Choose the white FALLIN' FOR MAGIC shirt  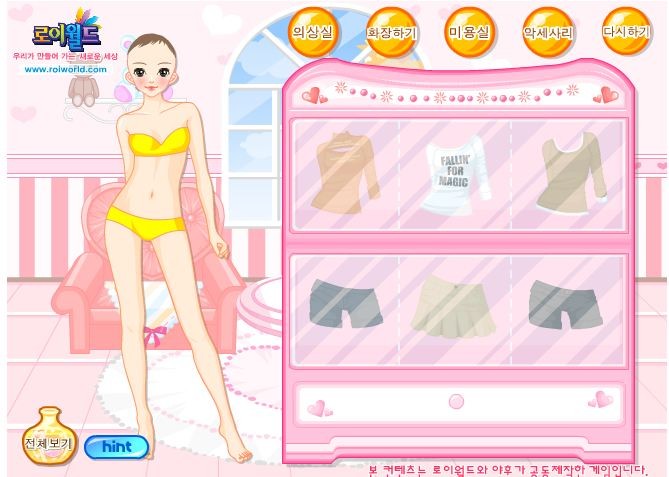[456, 175]
